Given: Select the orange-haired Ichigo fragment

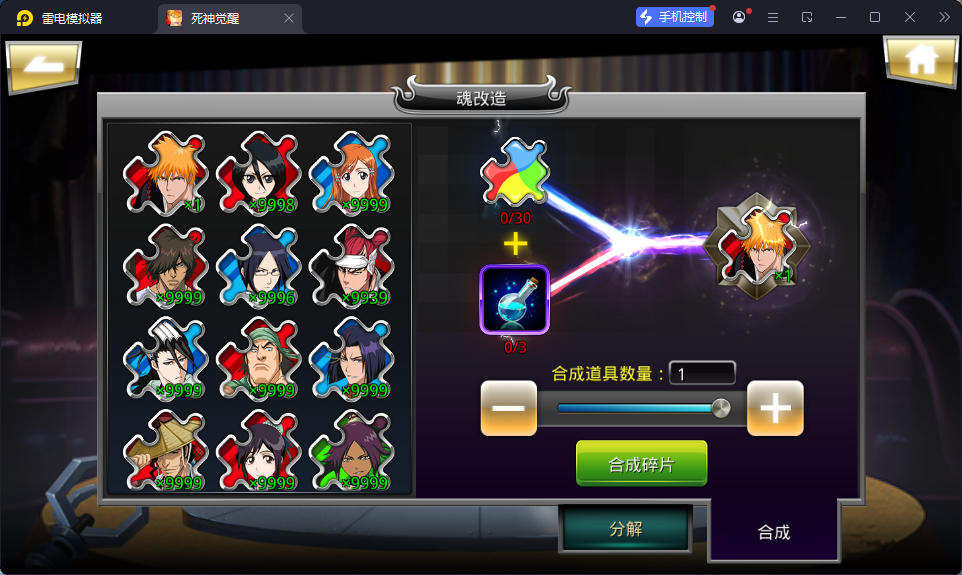Looking at the screenshot, I should [x=165, y=174].
